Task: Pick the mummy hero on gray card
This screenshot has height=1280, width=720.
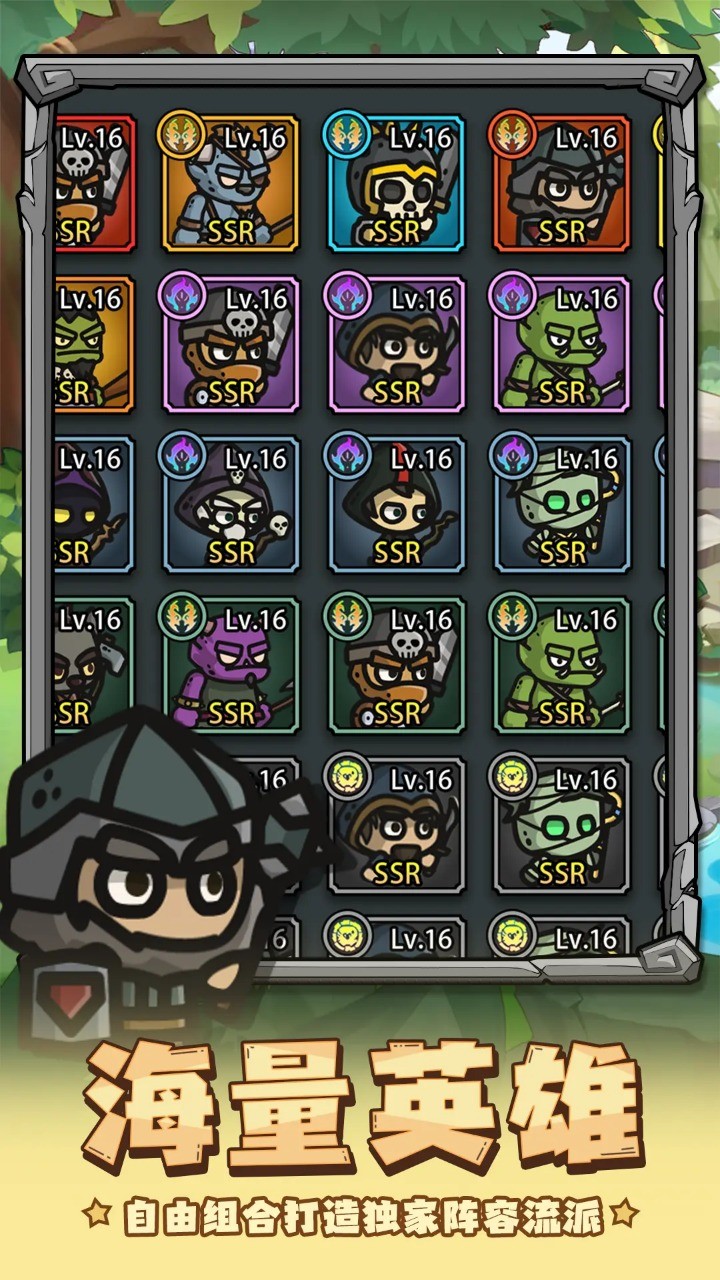Action: pyautogui.click(x=561, y=825)
